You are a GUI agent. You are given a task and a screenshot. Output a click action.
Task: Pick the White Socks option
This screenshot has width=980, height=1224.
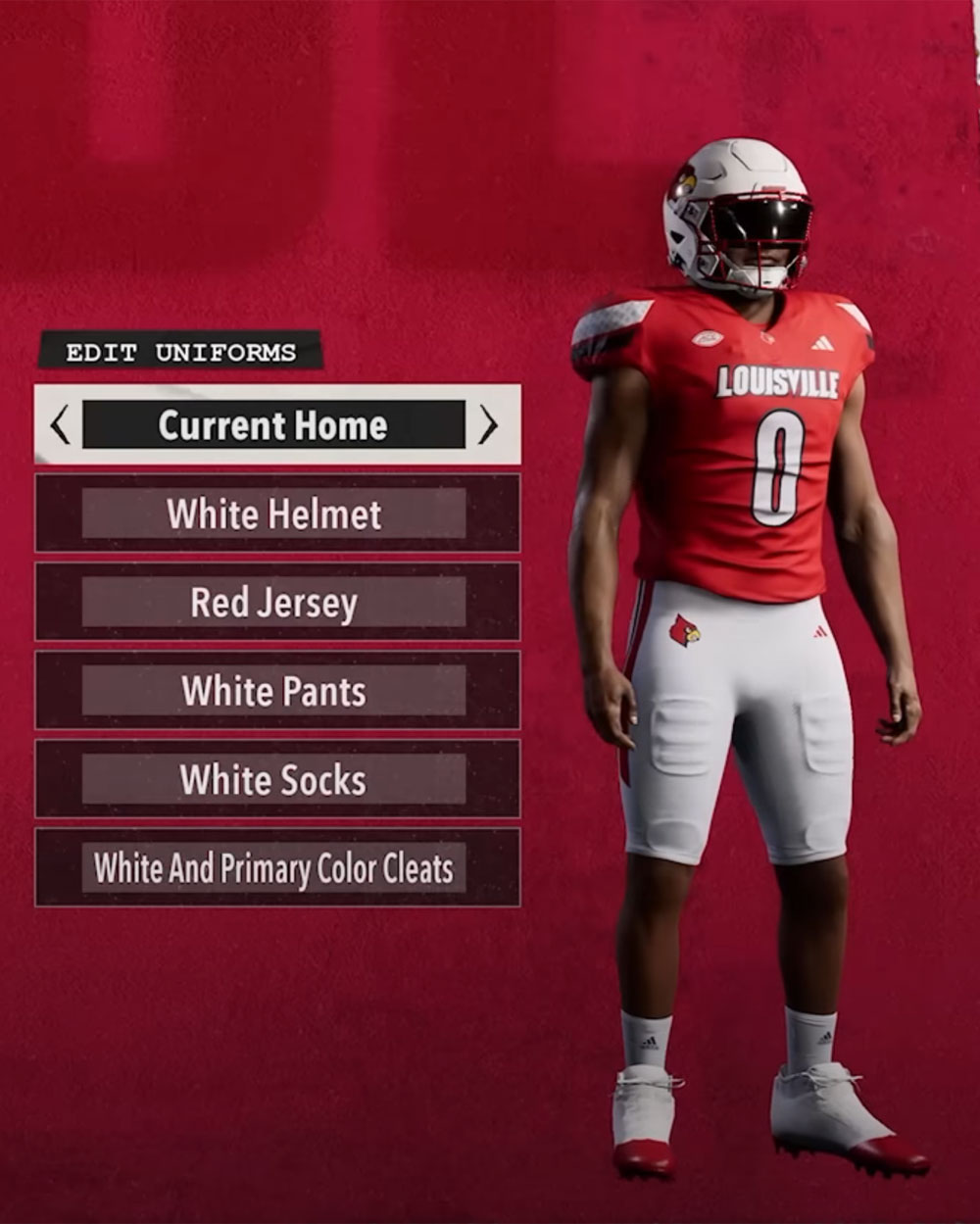[274, 780]
